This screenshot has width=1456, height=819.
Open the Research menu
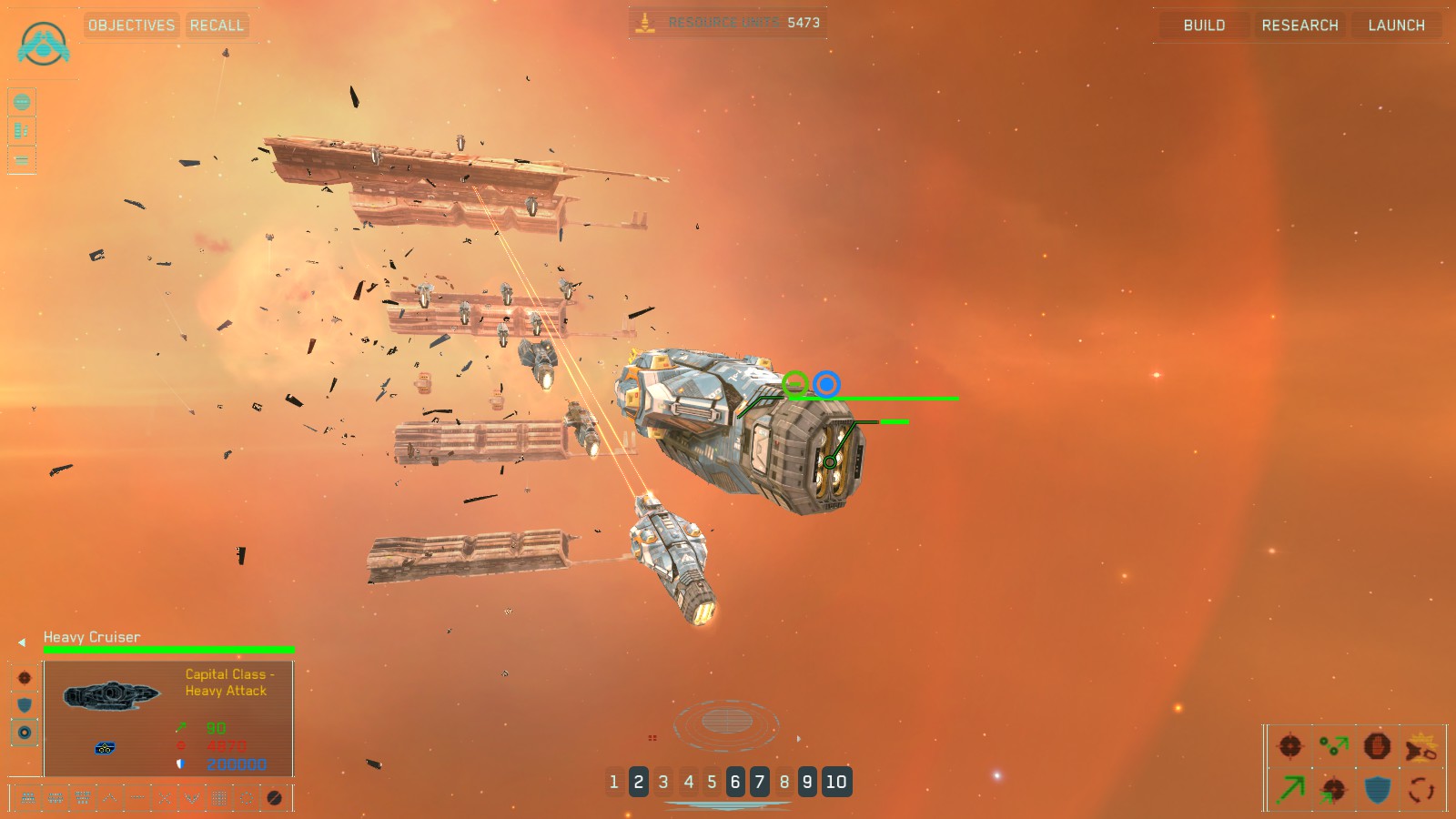pos(1299,25)
